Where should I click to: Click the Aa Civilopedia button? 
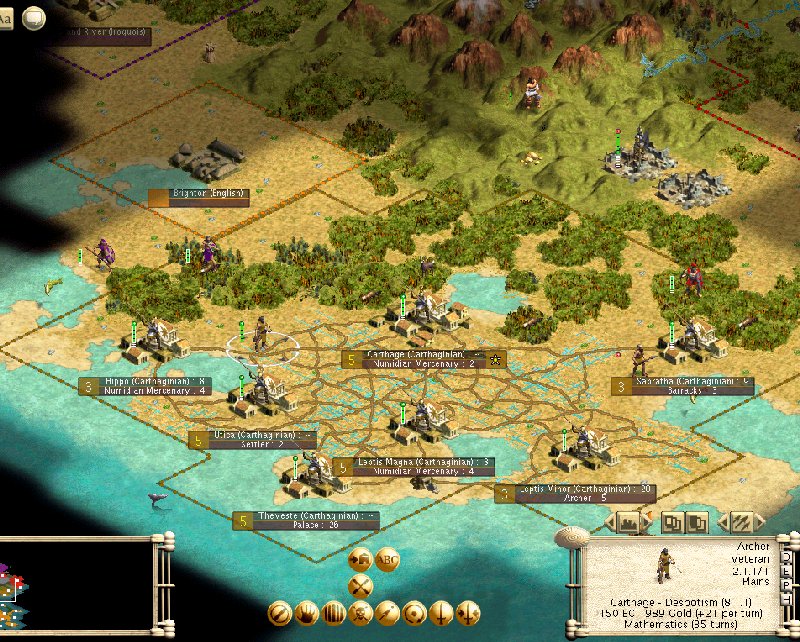point(7,16)
